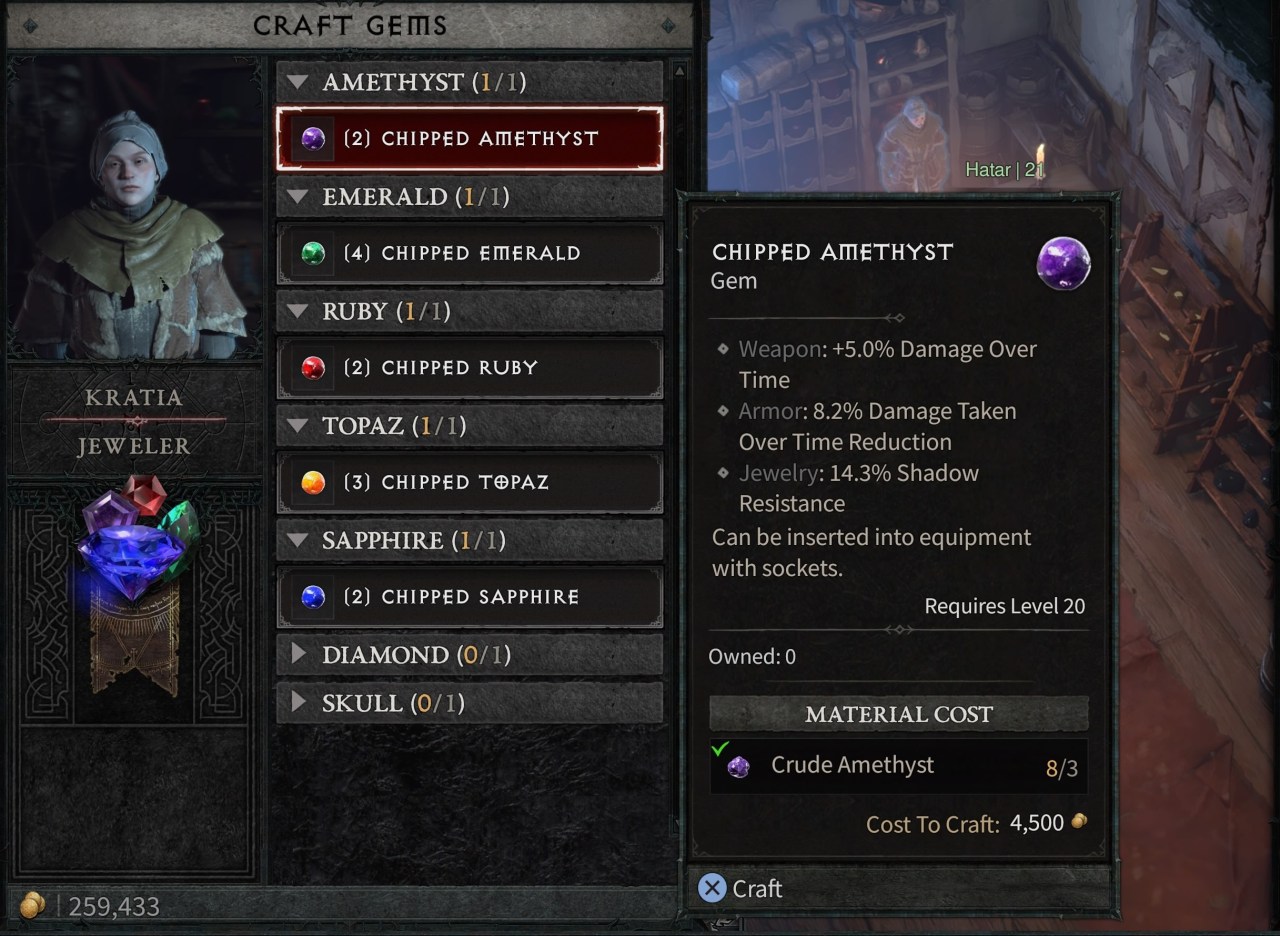This screenshot has width=1280, height=936.
Task: Select the purple Chipped Amethyst gem icon
Action: [x=312, y=139]
